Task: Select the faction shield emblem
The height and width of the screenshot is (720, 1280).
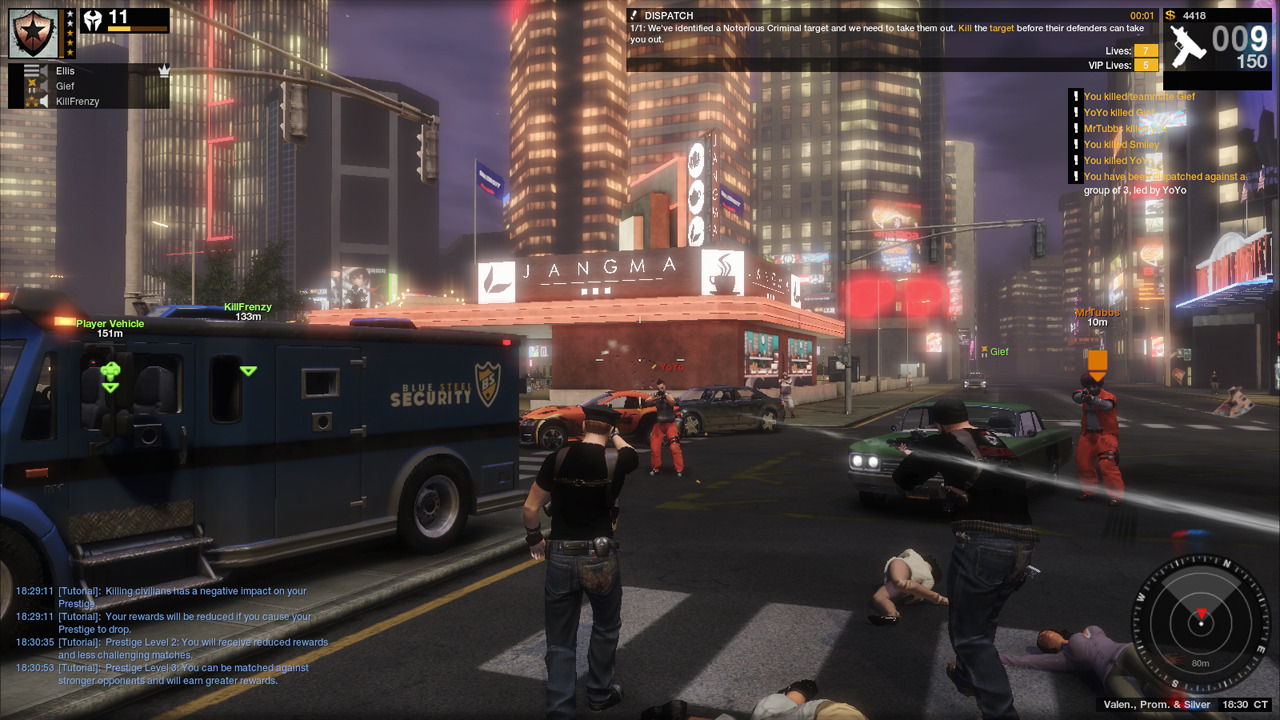Action: tap(33, 33)
